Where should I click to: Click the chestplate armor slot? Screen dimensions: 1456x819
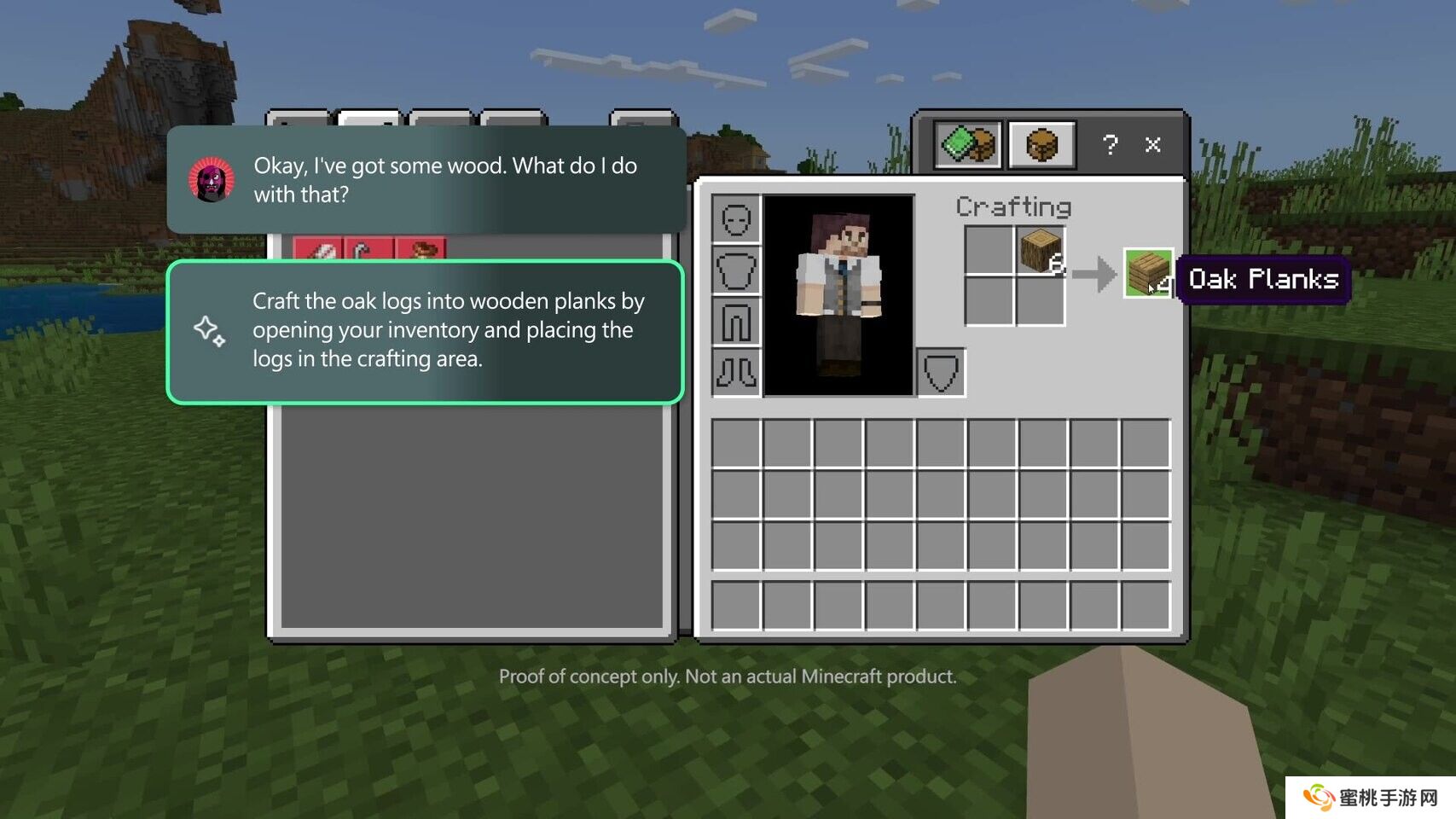[x=736, y=271]
